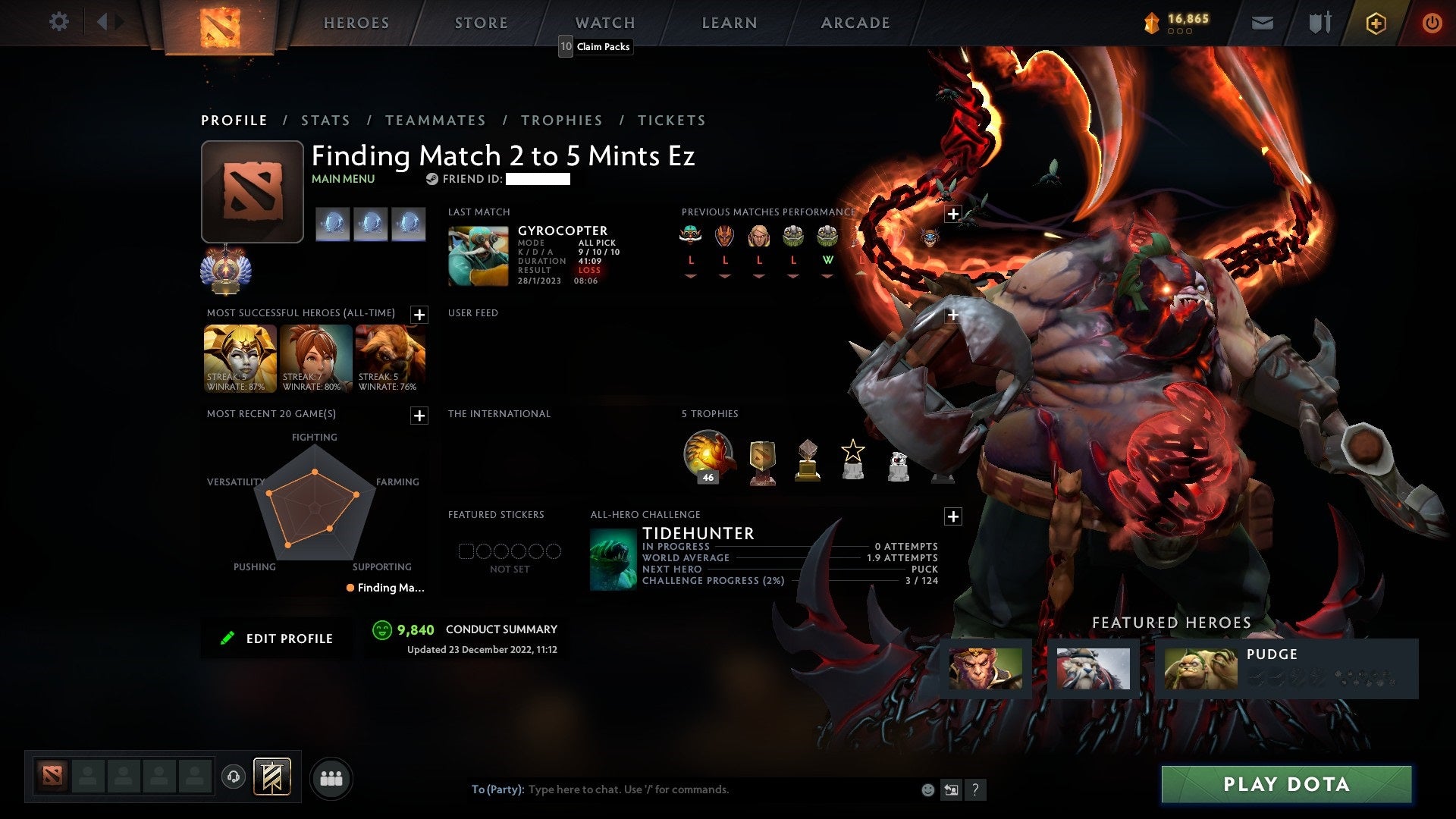Open the friends list people icon
This screenshot has height=819, width=1456.
331,777
